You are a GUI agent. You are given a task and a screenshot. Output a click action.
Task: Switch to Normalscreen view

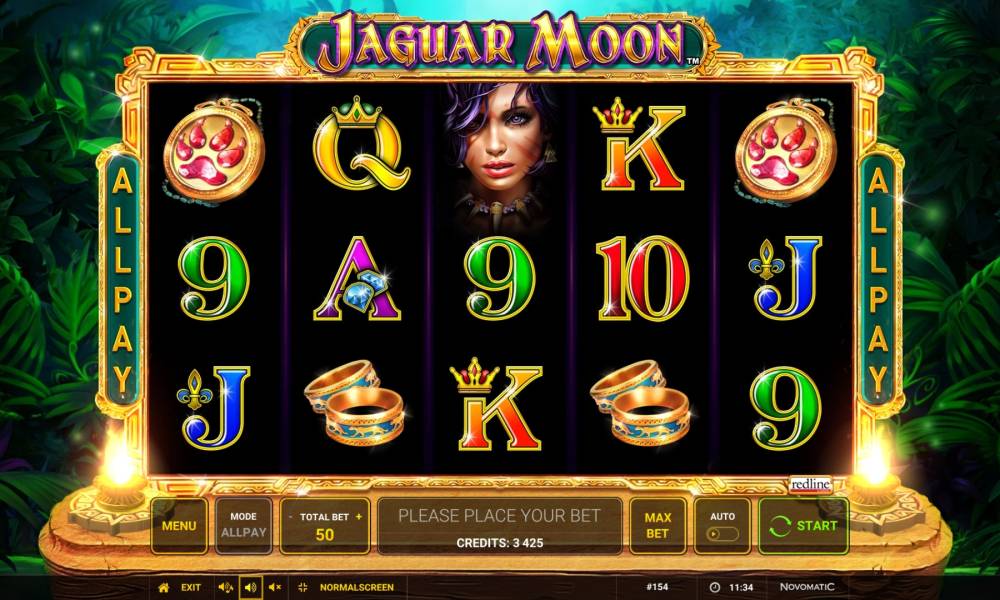(x=356, y=587)
